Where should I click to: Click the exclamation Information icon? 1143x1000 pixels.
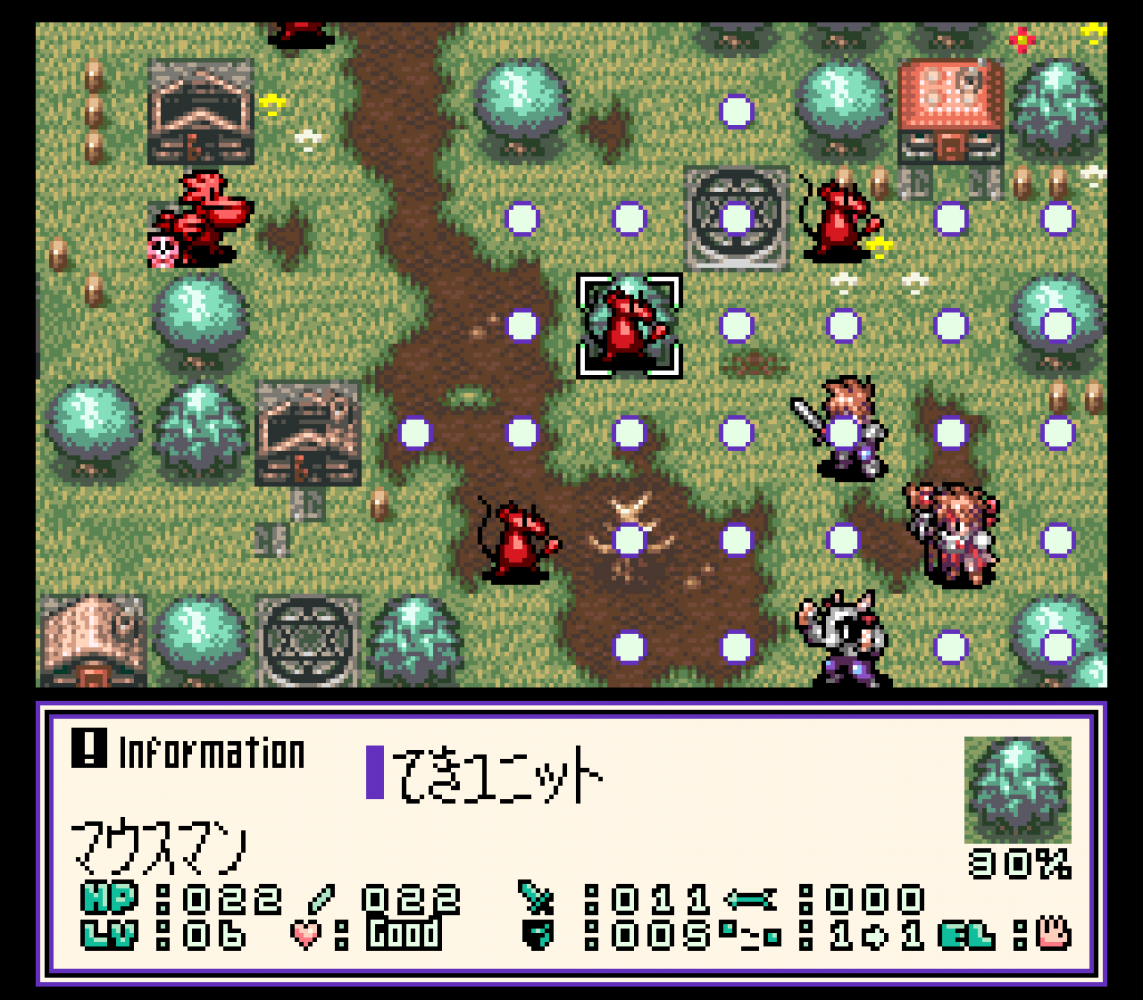tap(89, 750)
